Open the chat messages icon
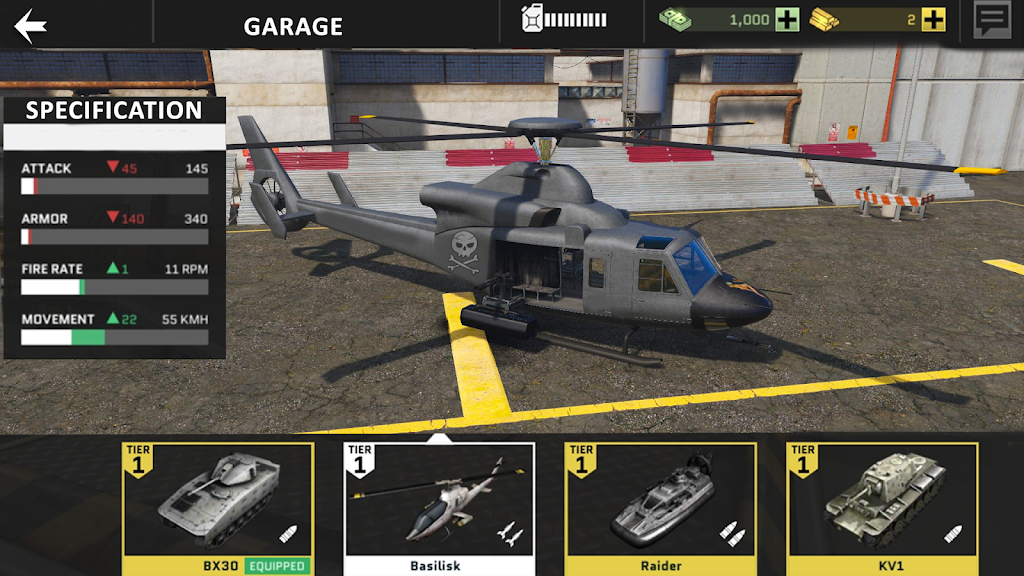Image resolution: width=1024 pixels, height=576 pixels. point(992,20)
